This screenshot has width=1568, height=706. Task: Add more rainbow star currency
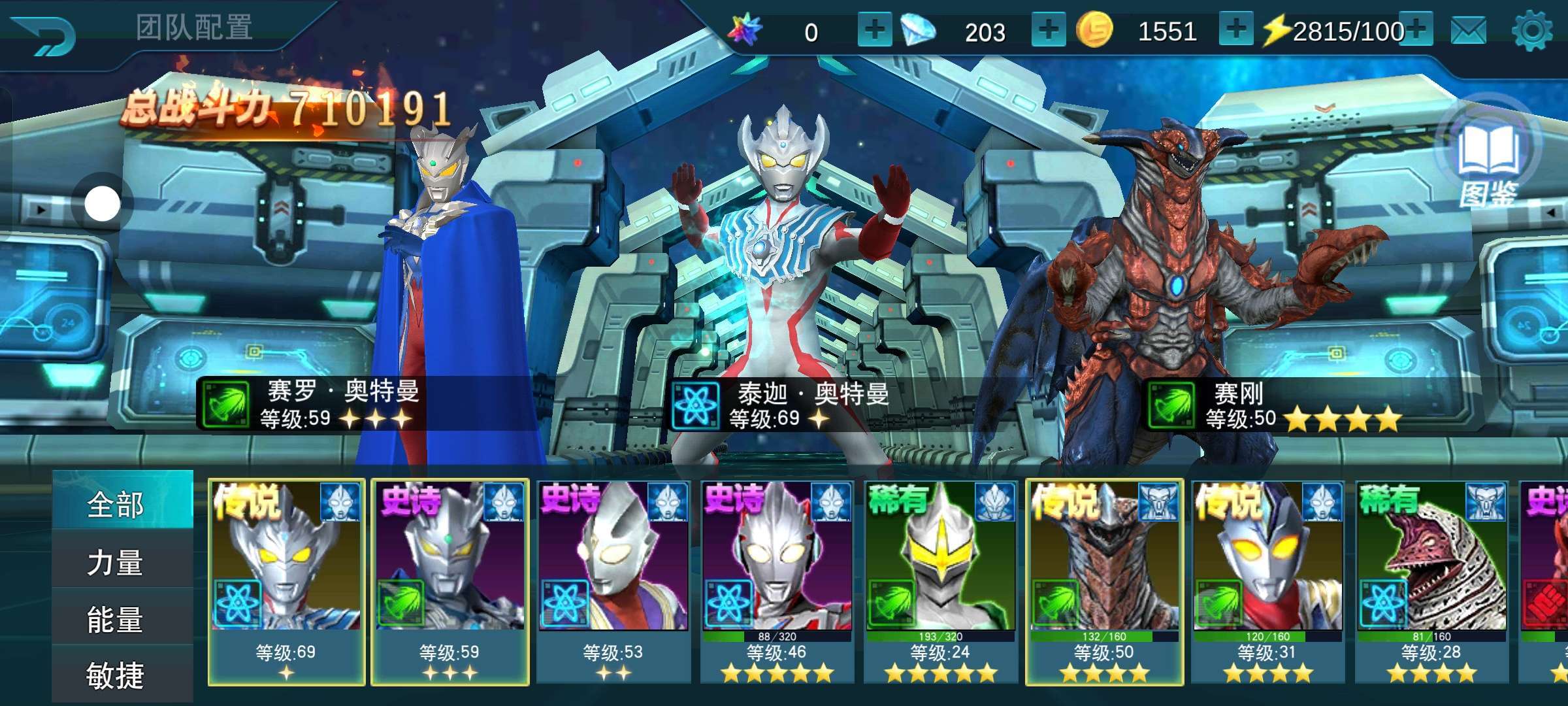click(x=874, y=30)
